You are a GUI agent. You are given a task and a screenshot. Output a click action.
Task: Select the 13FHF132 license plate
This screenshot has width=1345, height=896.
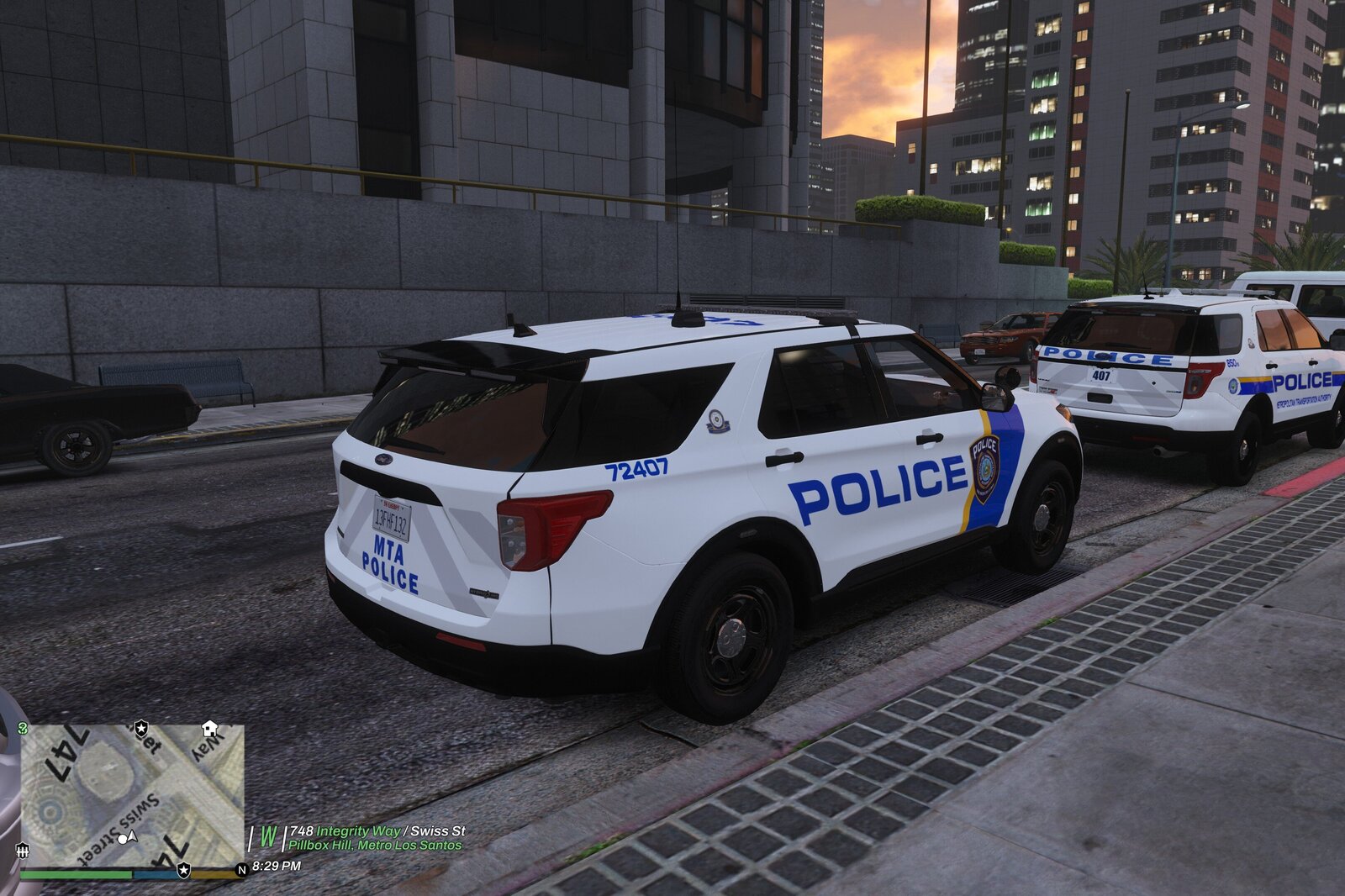(x=392, y=521)
